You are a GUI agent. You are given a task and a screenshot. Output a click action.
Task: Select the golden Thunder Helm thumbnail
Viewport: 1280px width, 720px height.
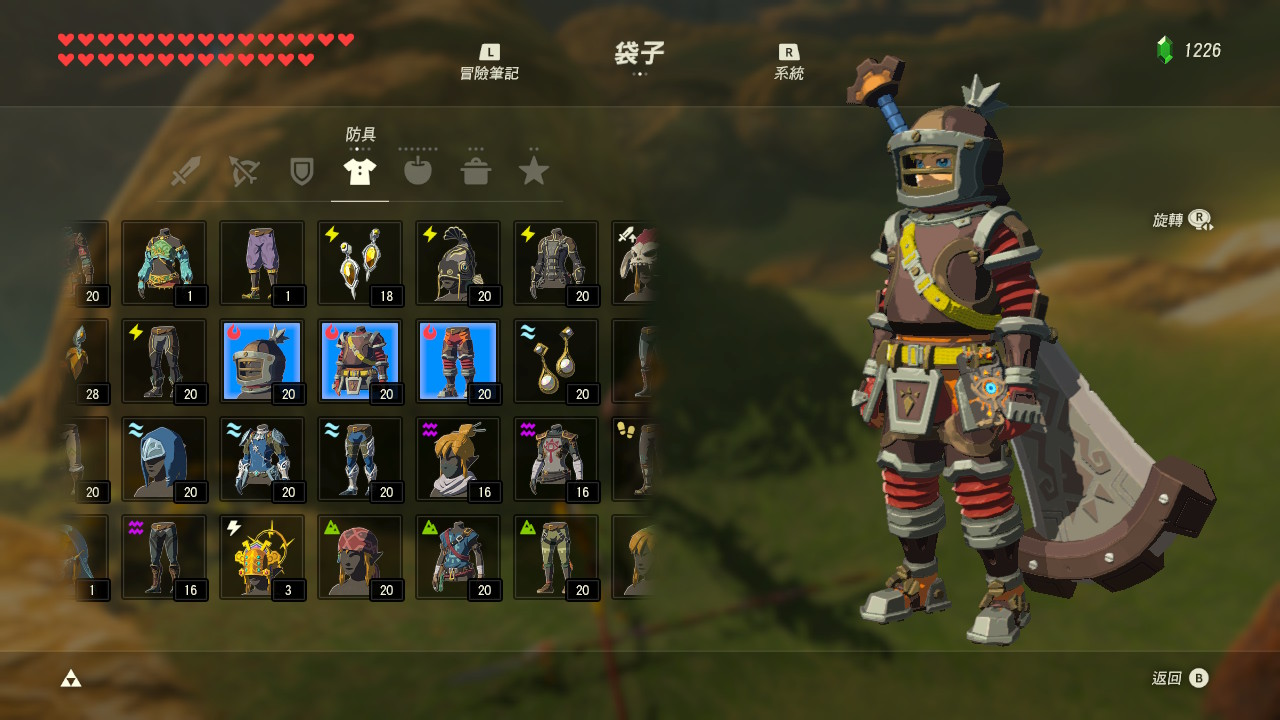261,556
